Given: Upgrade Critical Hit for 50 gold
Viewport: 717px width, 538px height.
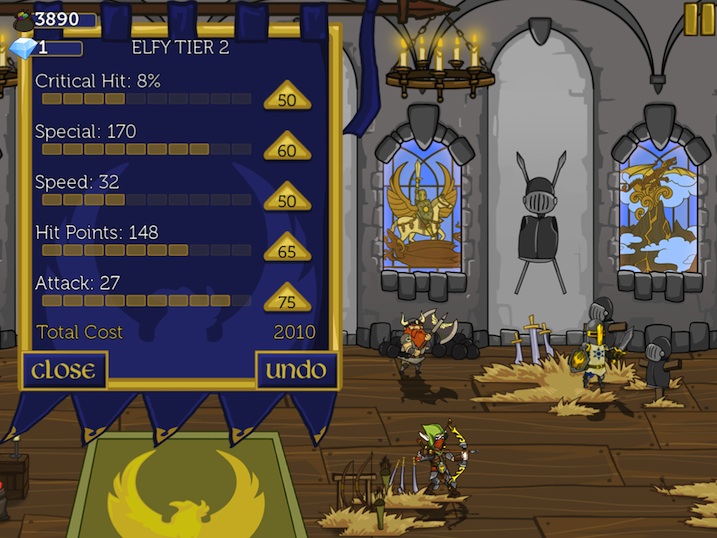Looking at the screenshot, I should 287,98.
